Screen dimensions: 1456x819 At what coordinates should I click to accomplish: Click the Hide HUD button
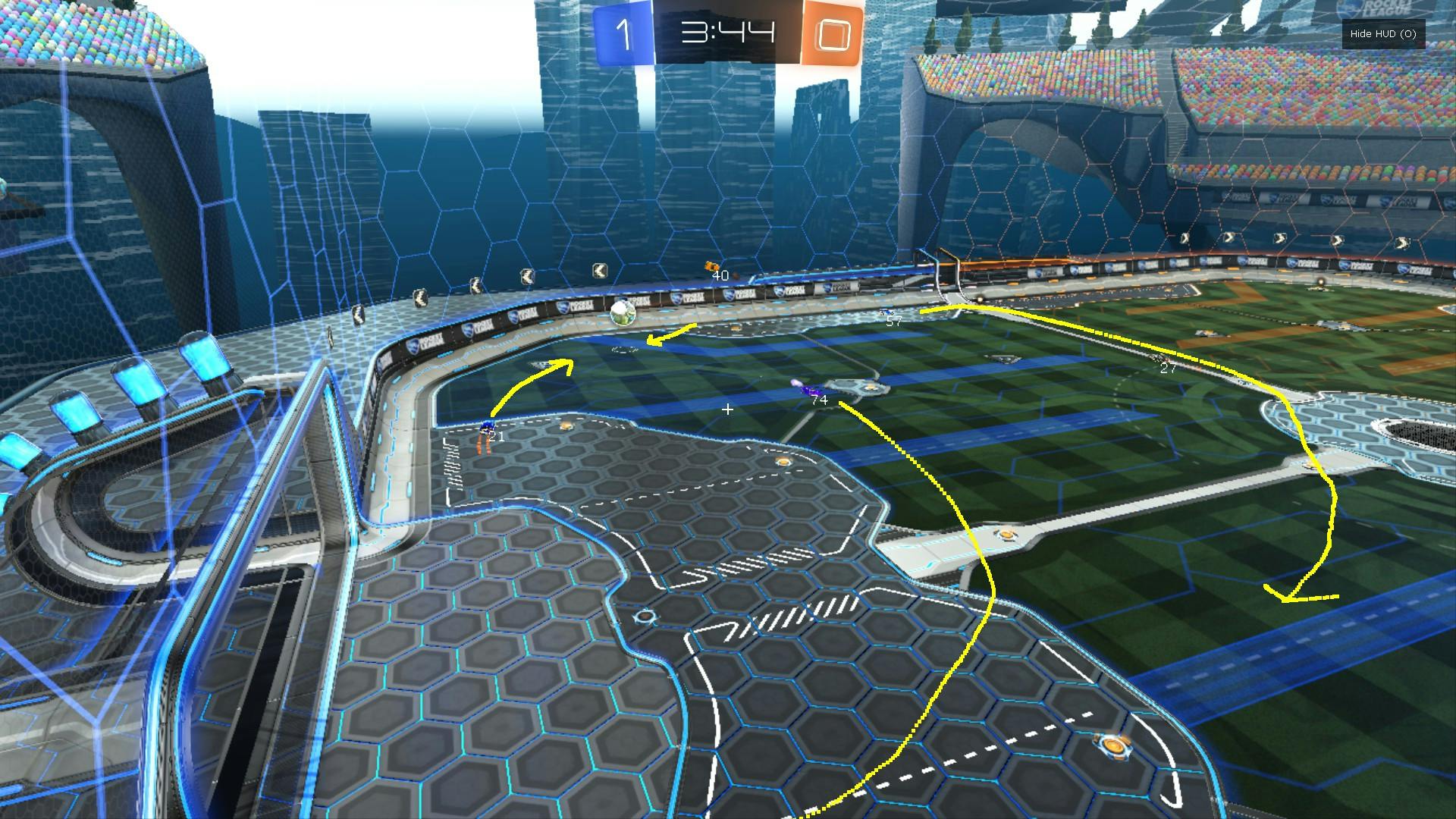point(1382,34)
